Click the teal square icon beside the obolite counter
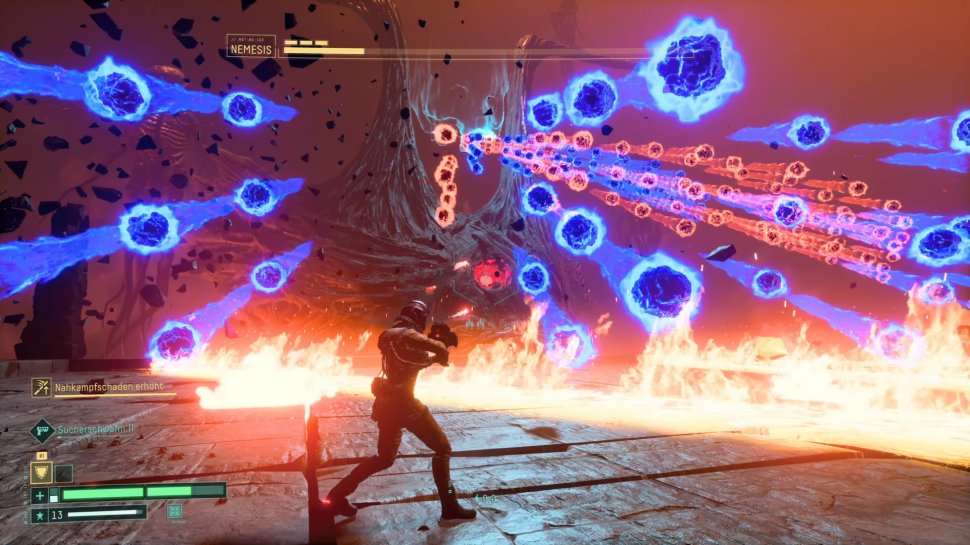970x545 pixels. point(175,512)
